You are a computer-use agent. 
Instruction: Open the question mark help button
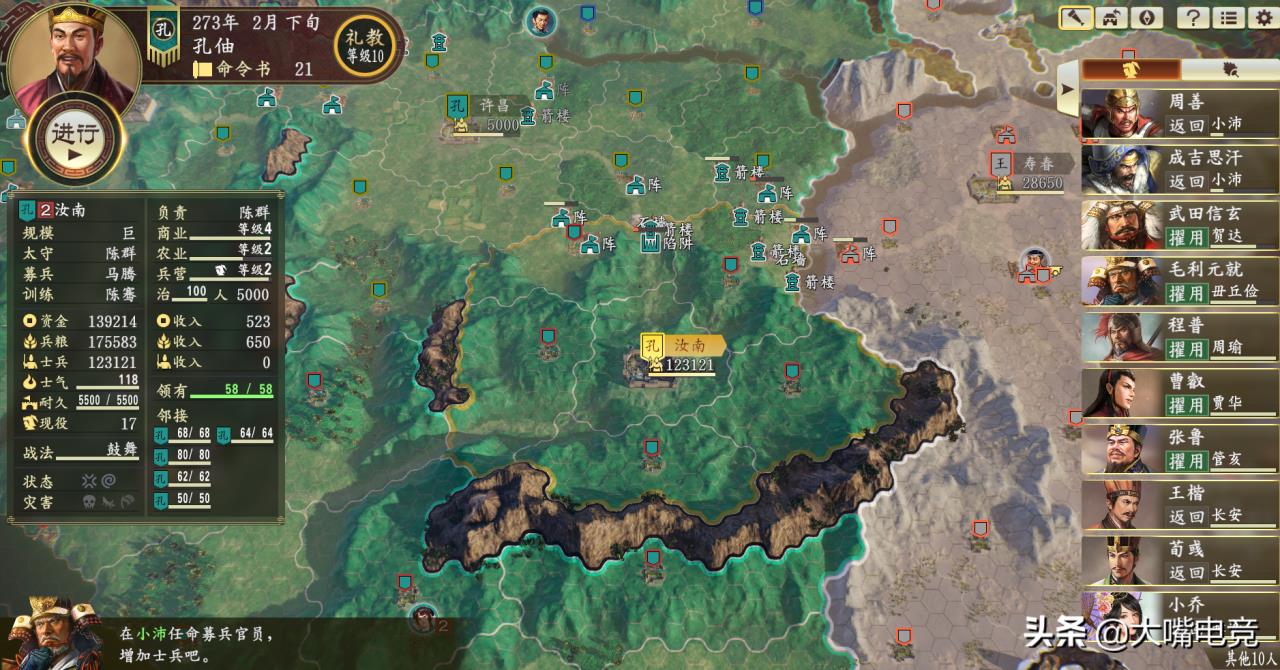[x=1193, y=17]
